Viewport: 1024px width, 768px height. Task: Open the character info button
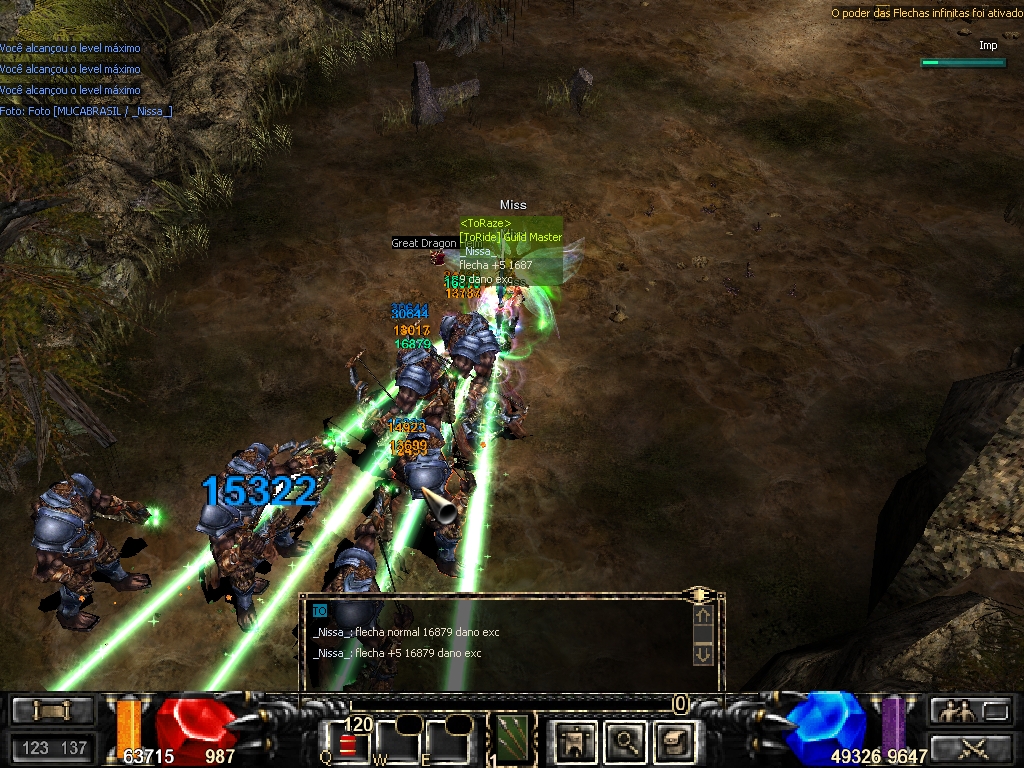(x=572, y=740)
